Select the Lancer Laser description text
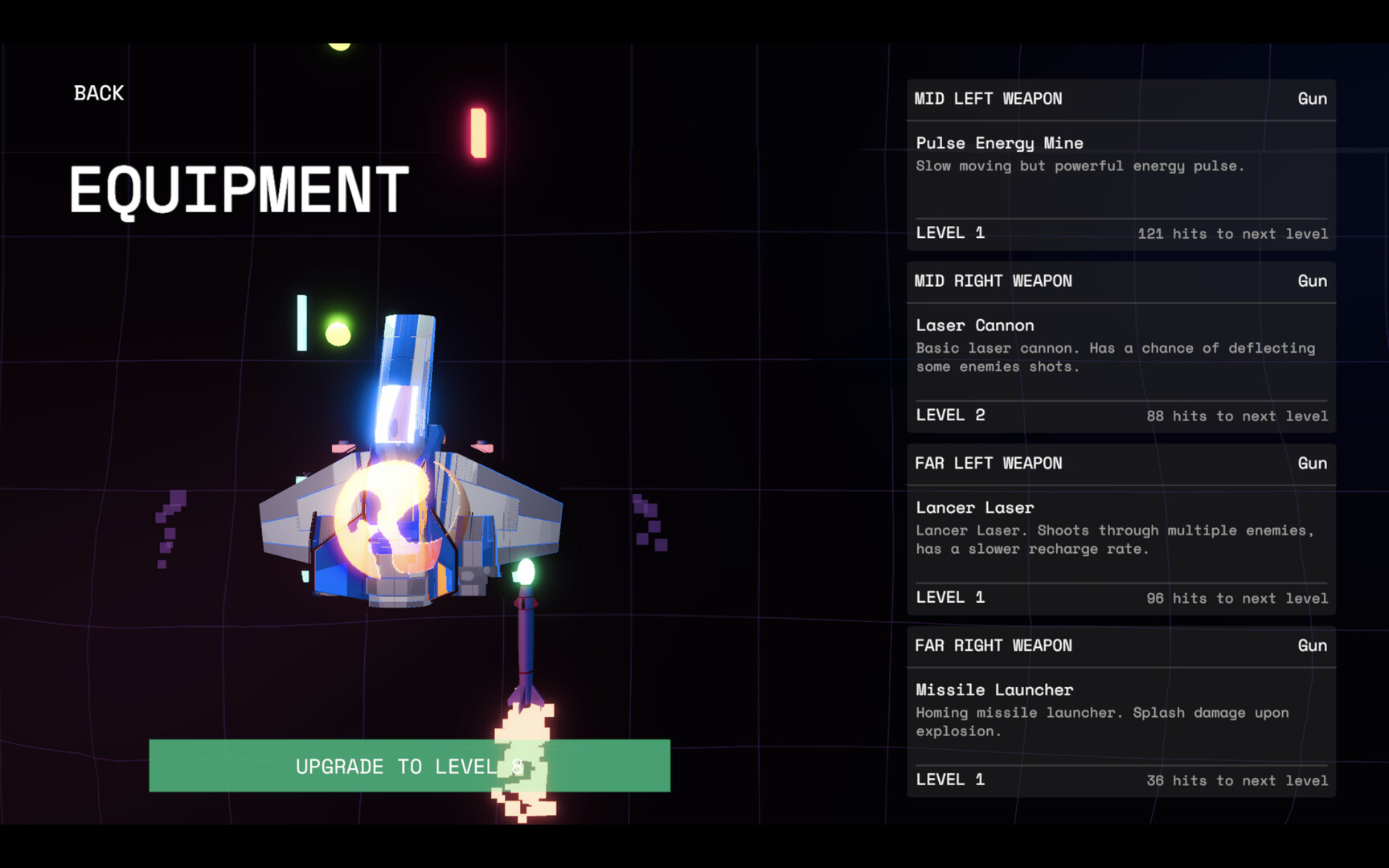The width and height of the screenshot is (1389, 868). click(x=1116, y=539)
